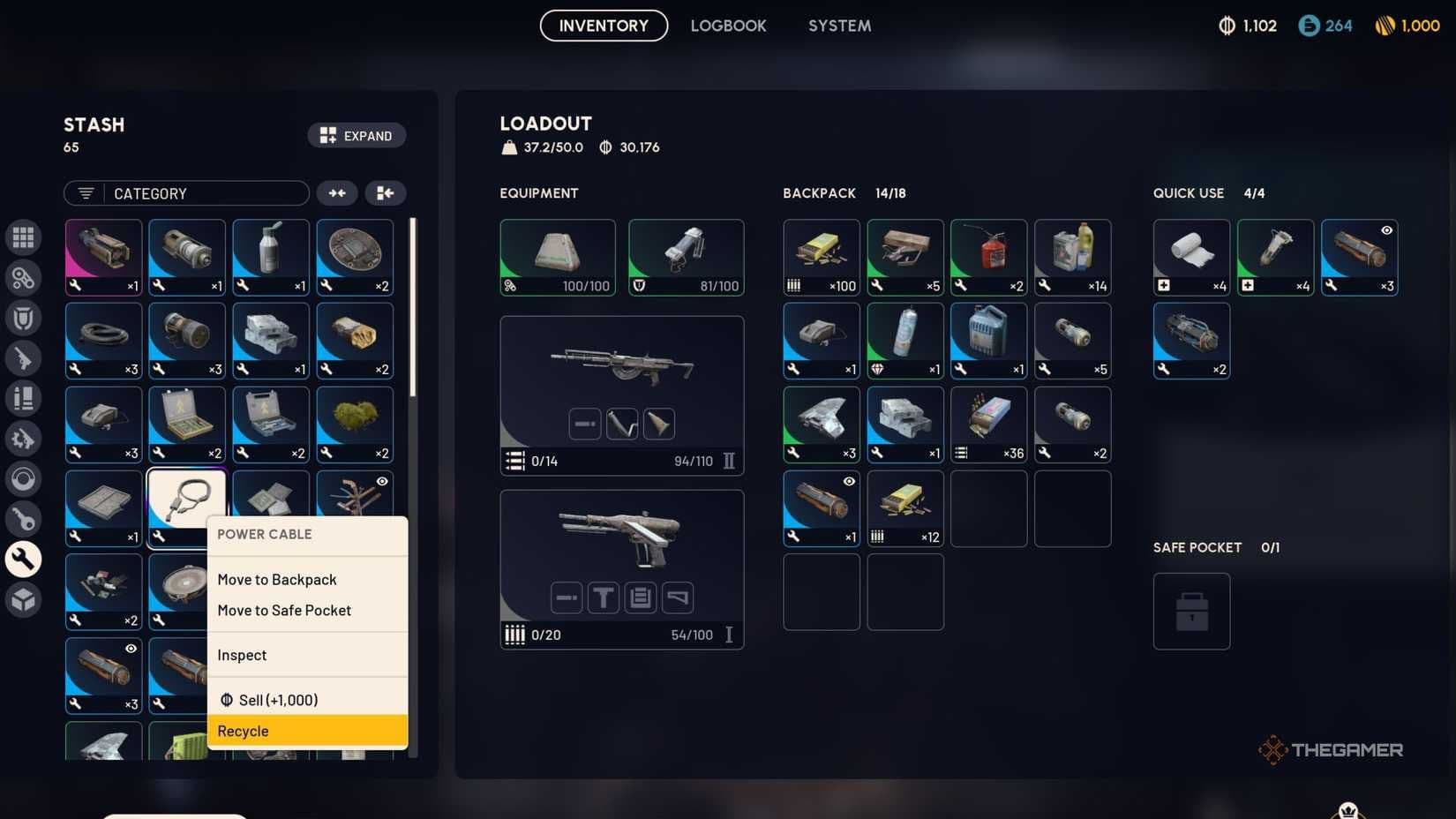1456x819 pixels.
Task: Select the wrench misc items category
Action: (24, 559)
